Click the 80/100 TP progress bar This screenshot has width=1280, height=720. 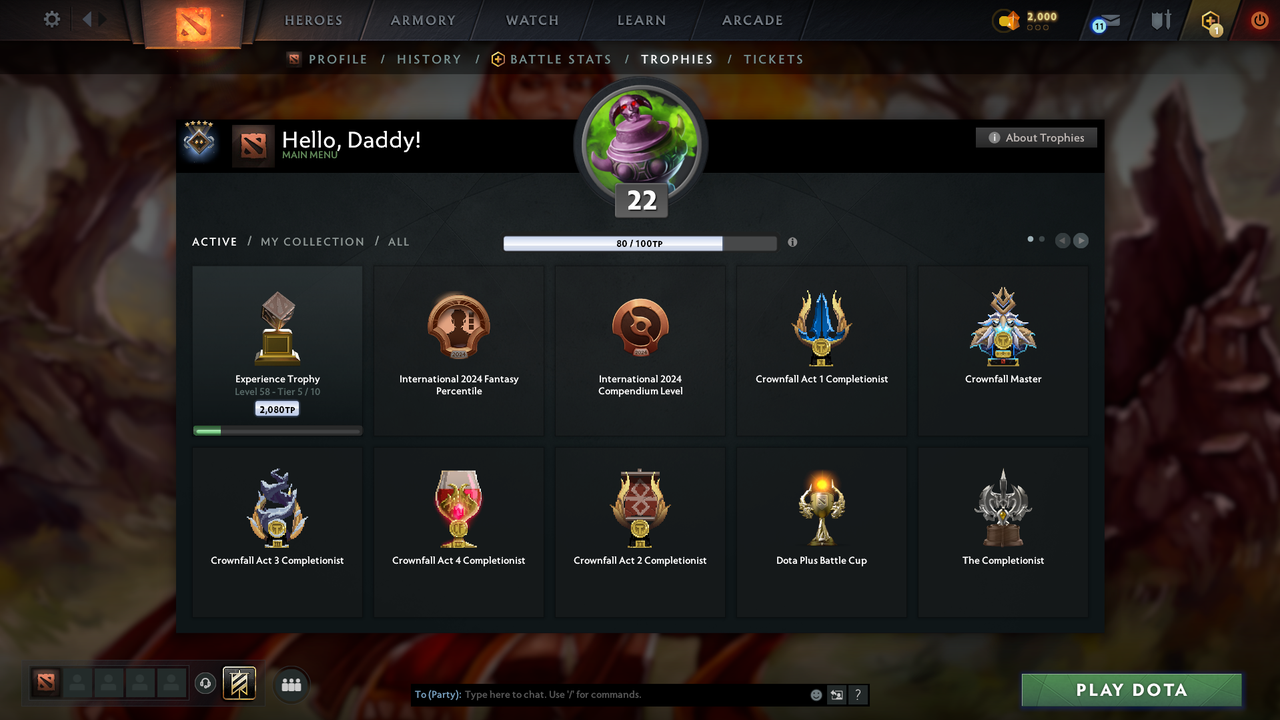(640, 242)
